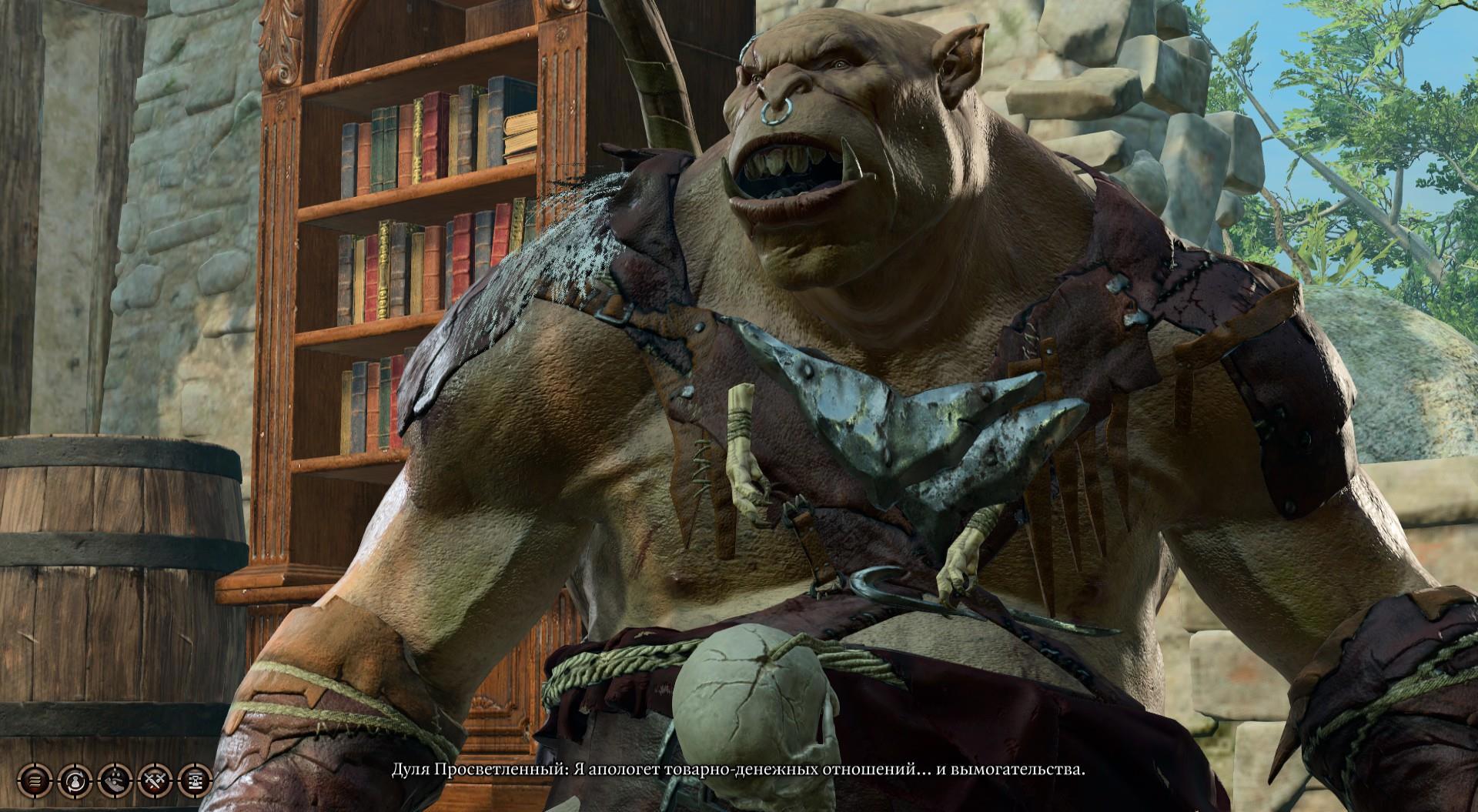Open the trade hand-with-coins icon

[x=114, y=782]
